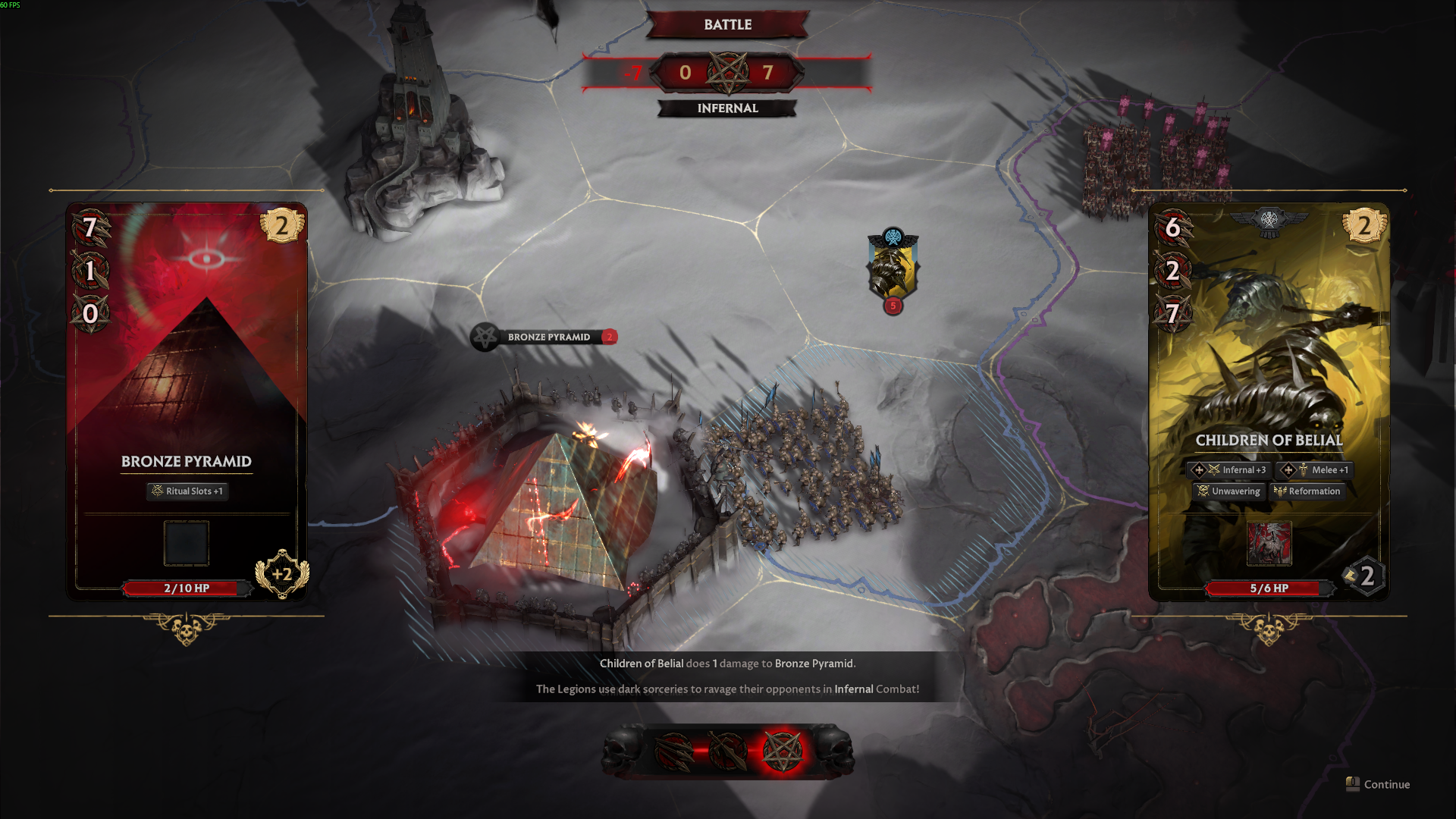Continue to the next battle step
This screenshot has width=1456, height=819.
[1379, 784]
